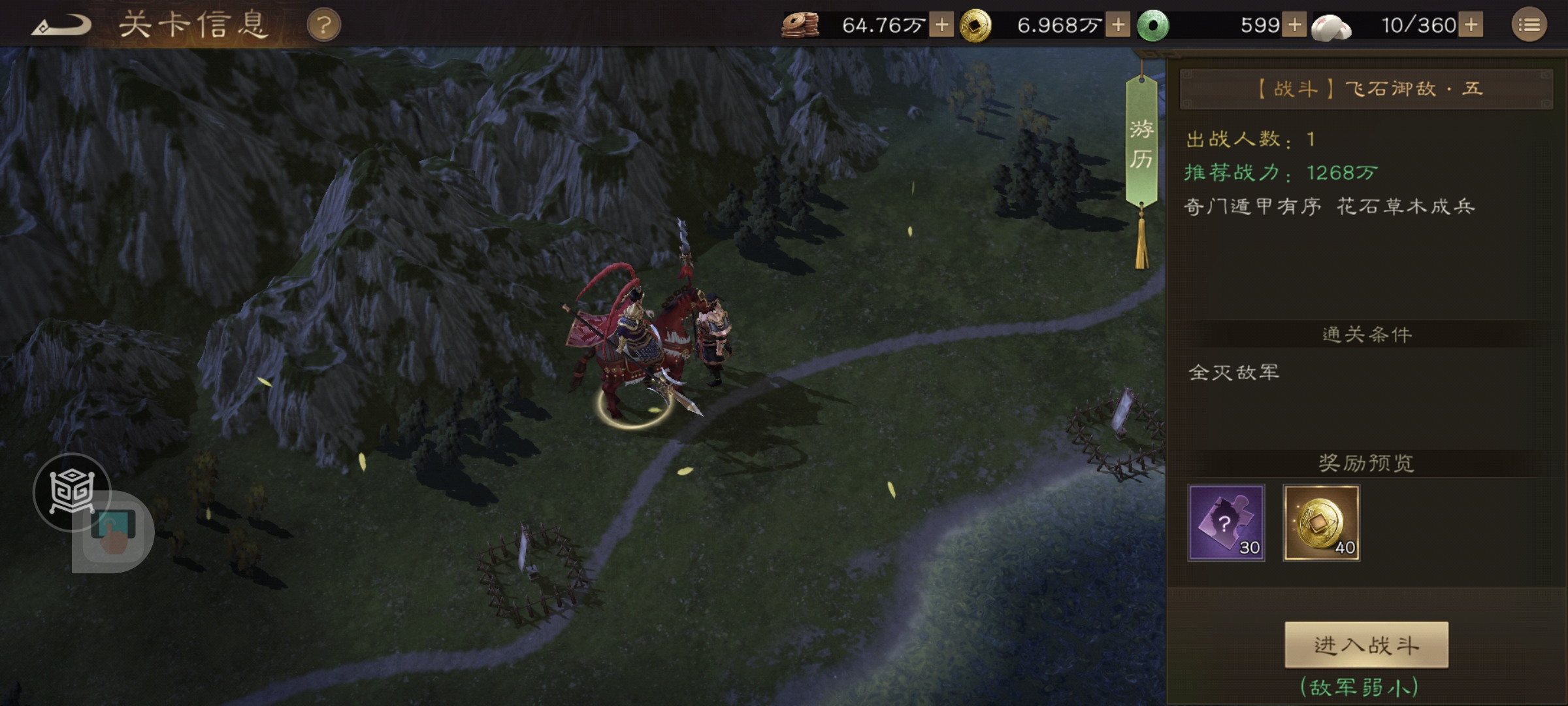The height and width of the screenshot is (706, 1568).
Task: Go back using the arrow button
Action: 61,26
